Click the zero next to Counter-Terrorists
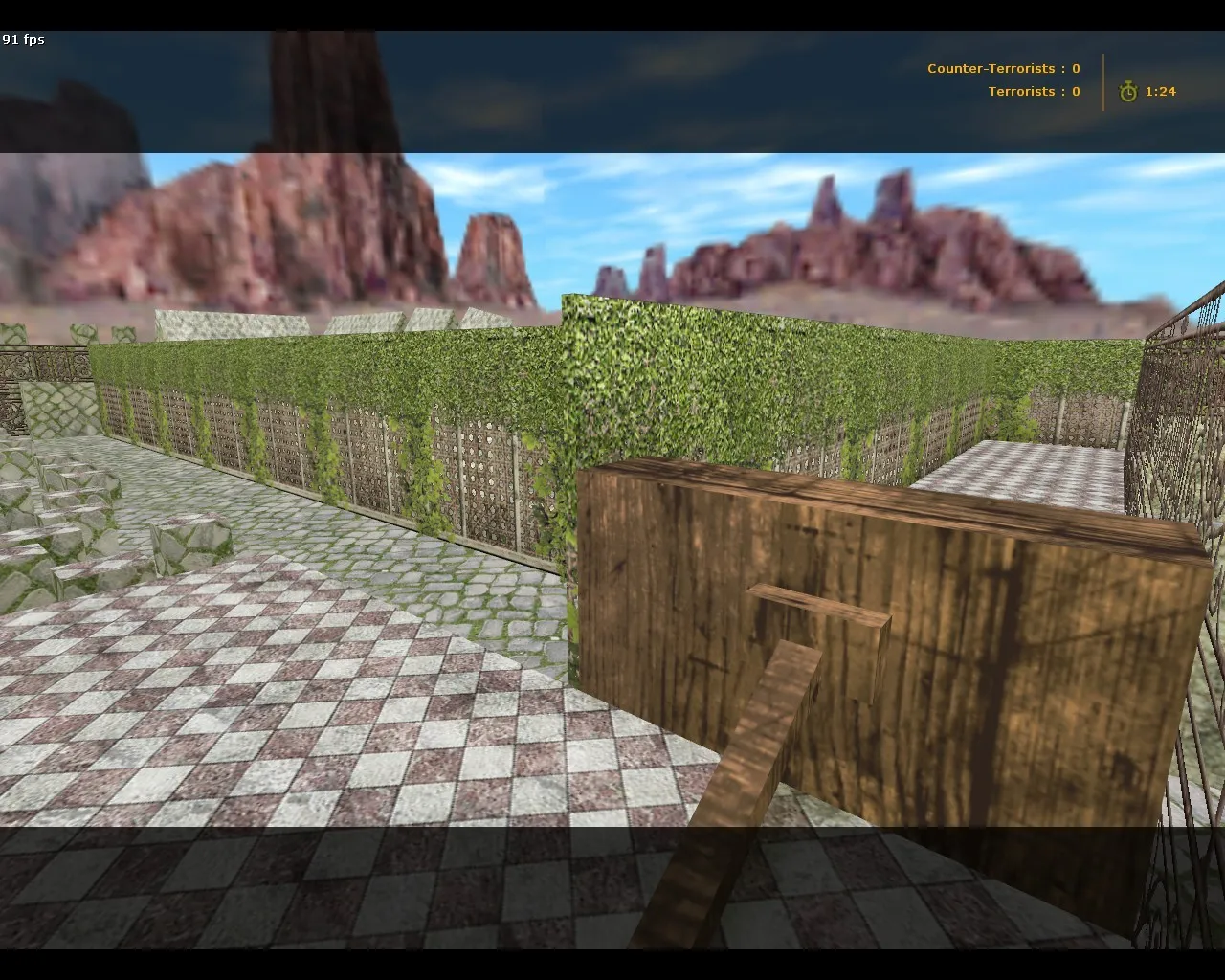This screenshot has height=980, width=1225. 1074,68
